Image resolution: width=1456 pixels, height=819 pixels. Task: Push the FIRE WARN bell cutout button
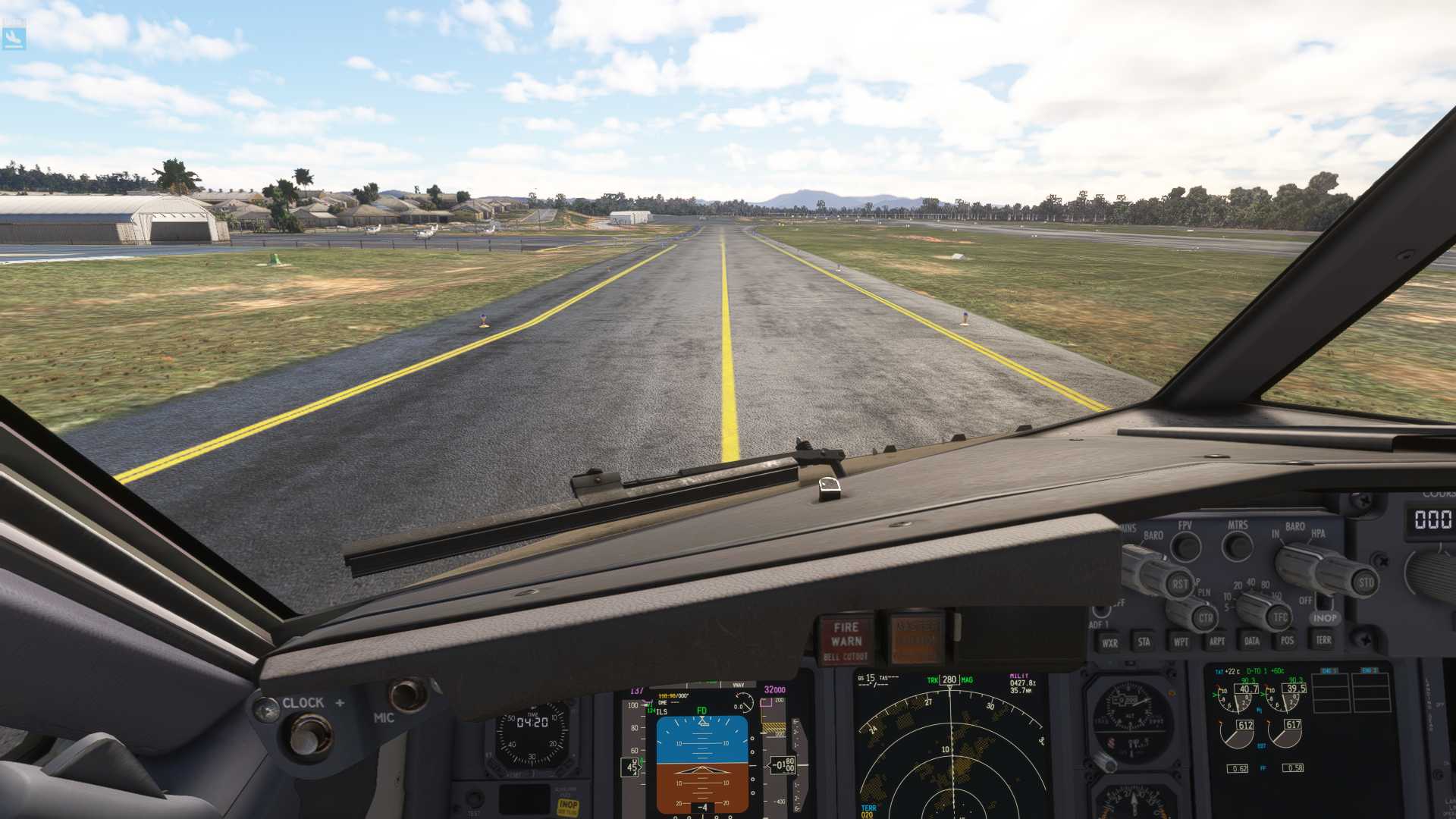click(845, 641)
